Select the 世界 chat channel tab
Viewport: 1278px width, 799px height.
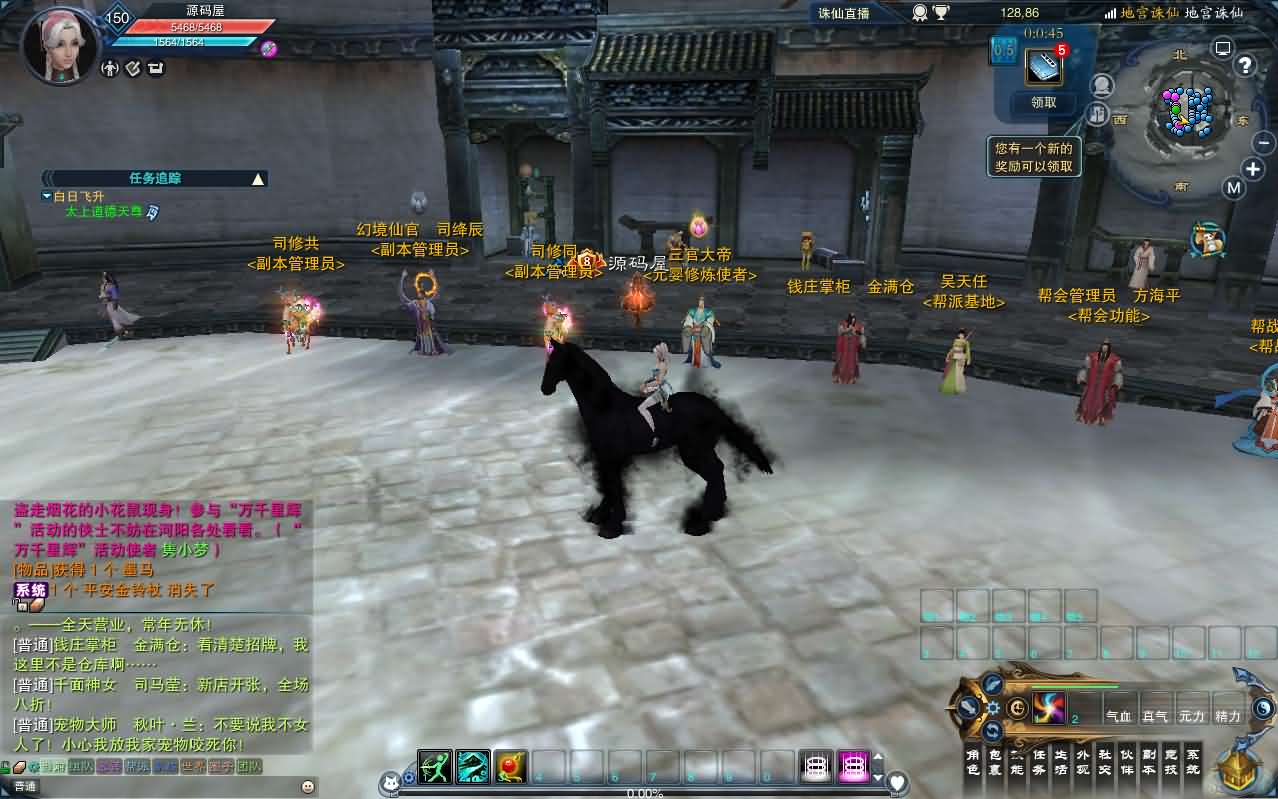point(194,767)
